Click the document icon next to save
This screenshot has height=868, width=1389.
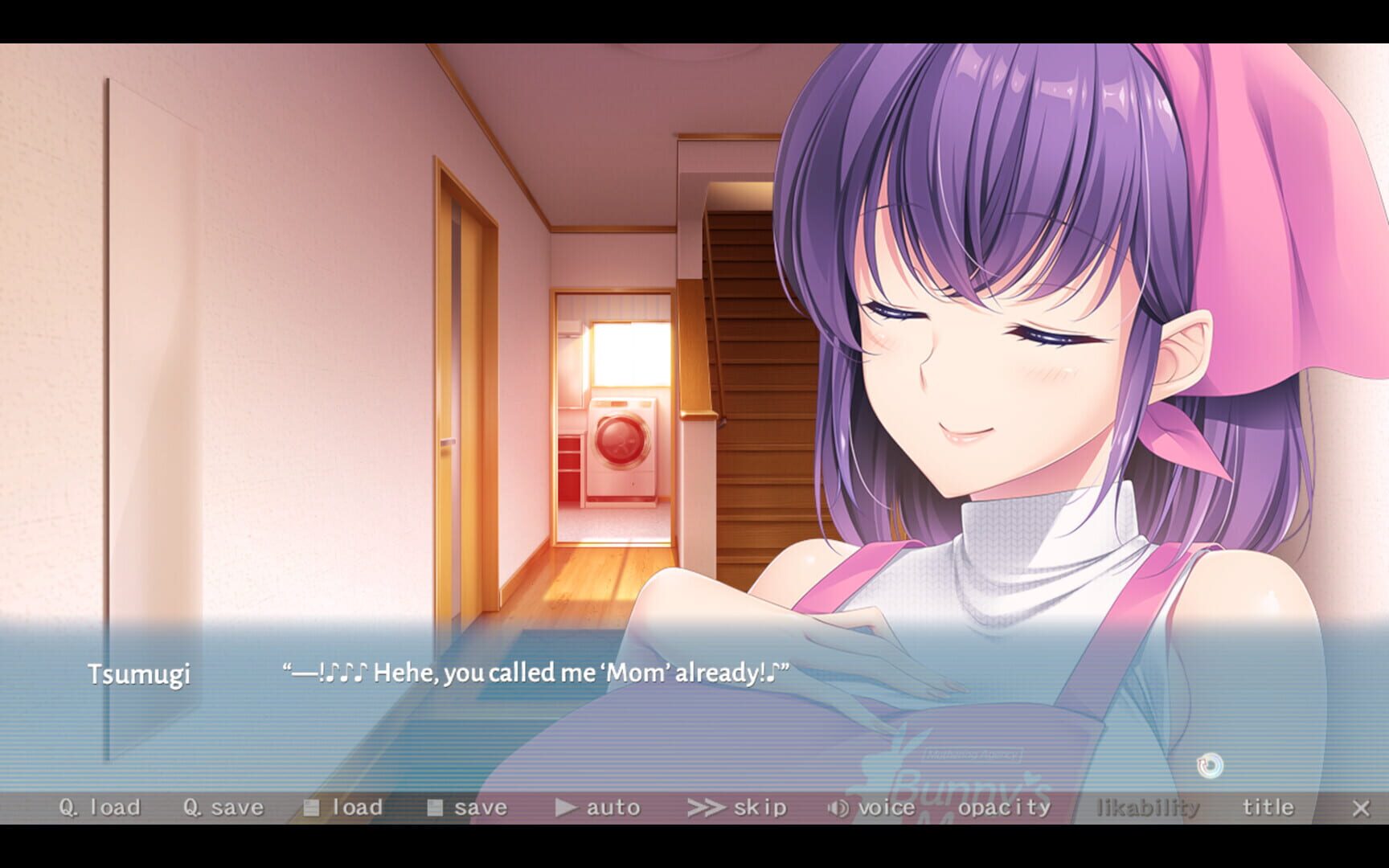(437, 807)
